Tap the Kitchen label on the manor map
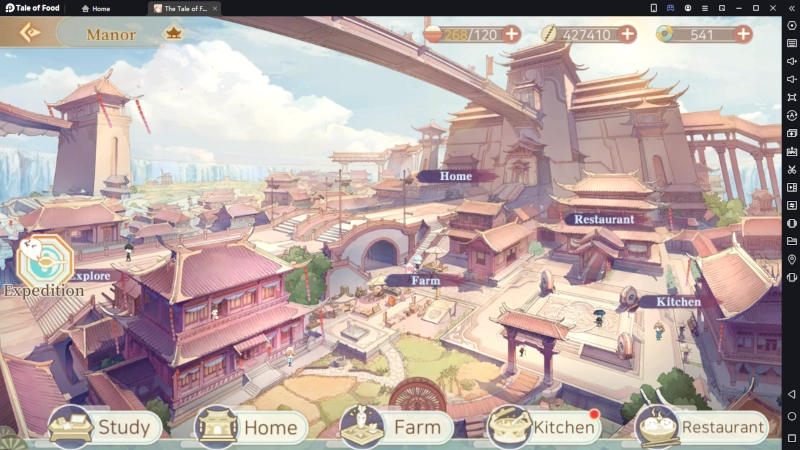 (x=677, y=301)
